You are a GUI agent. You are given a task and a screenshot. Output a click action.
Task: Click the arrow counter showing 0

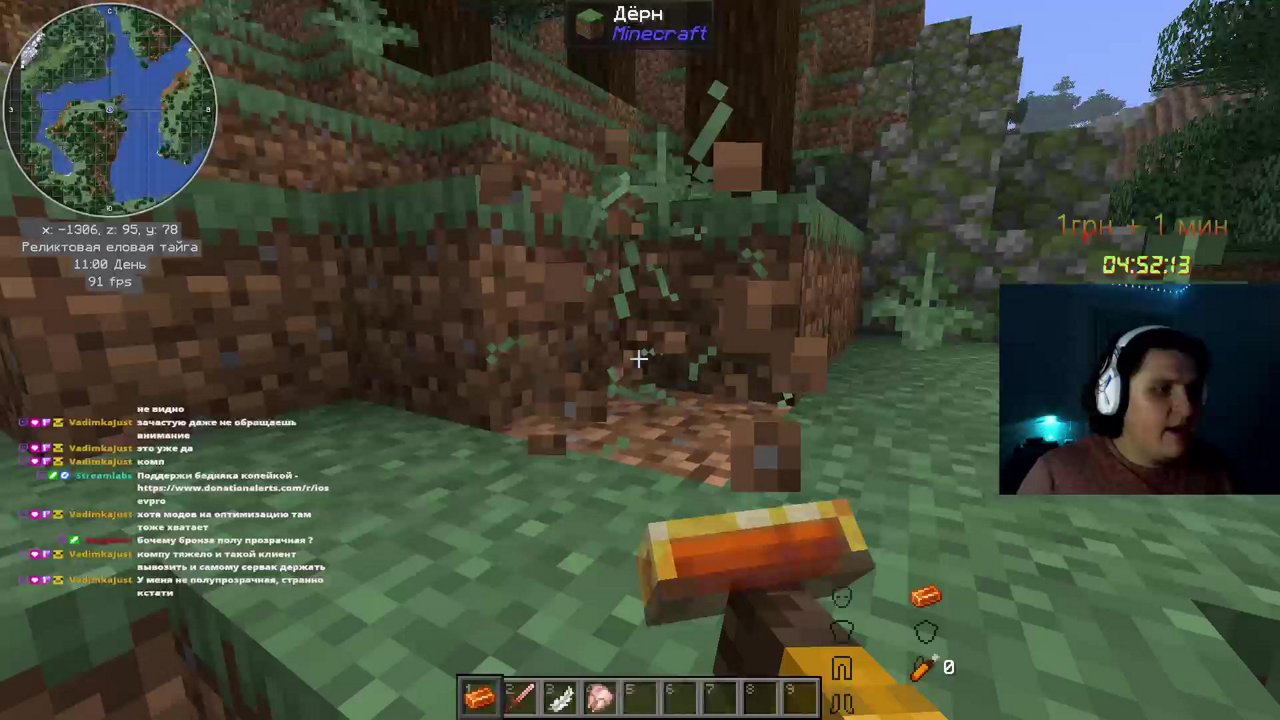tap(949, 666)
